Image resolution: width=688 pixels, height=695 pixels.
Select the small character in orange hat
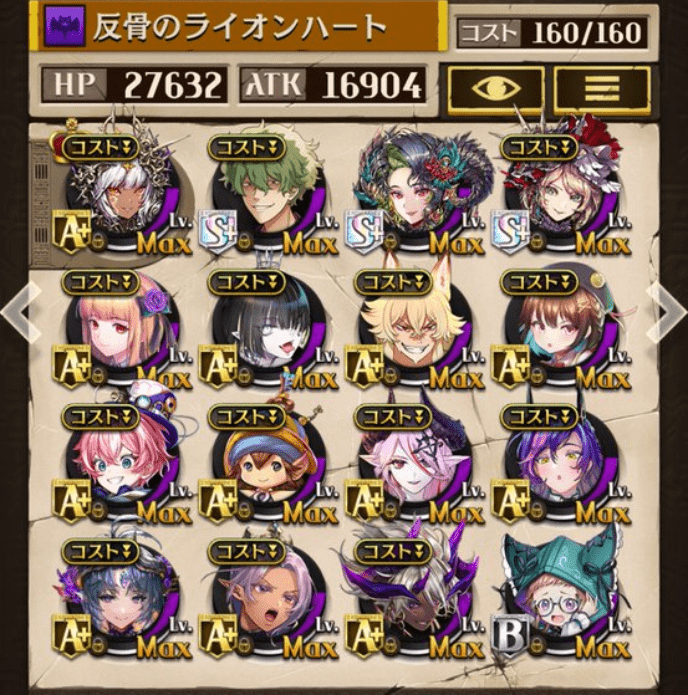[266, 468]
